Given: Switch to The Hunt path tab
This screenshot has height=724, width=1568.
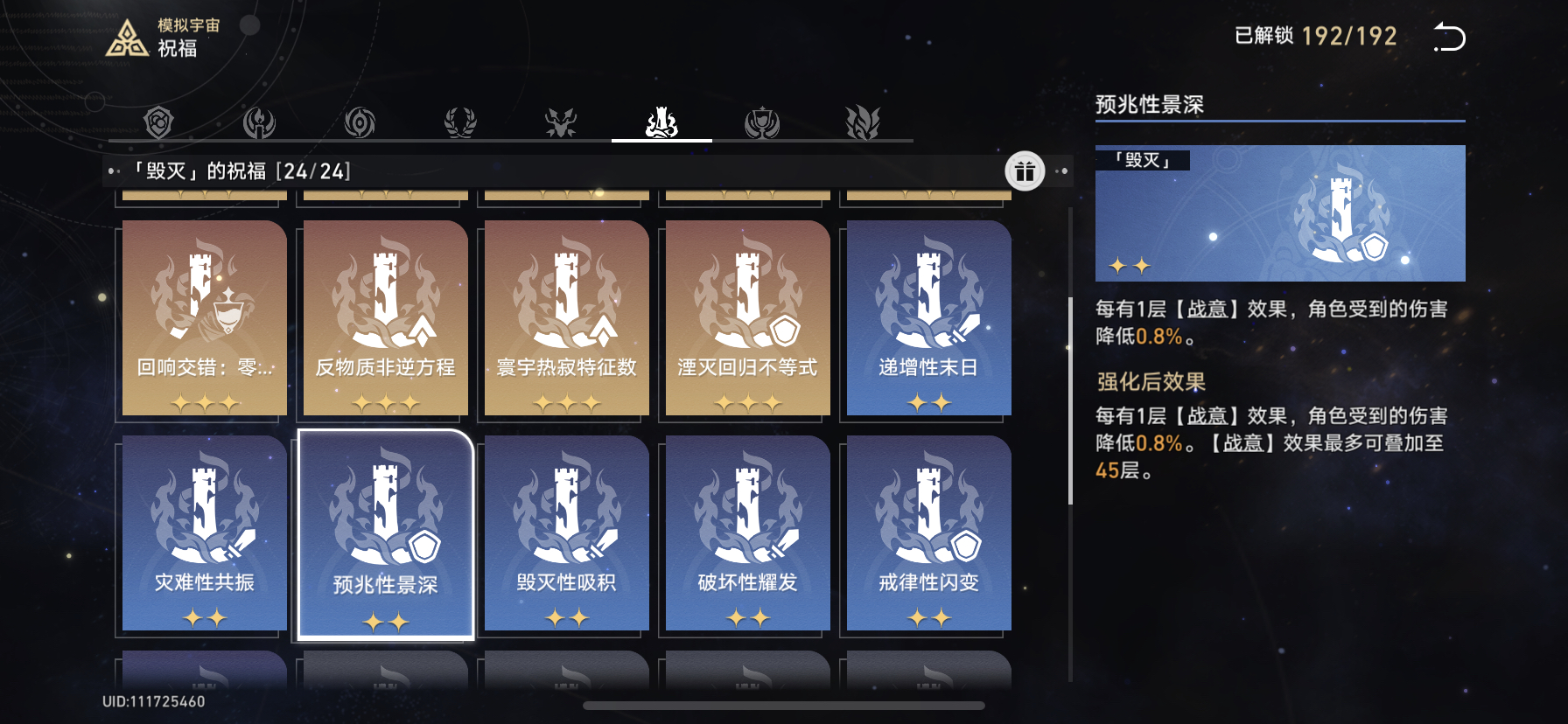Looking at the screenshot, I should coord(561,122).
